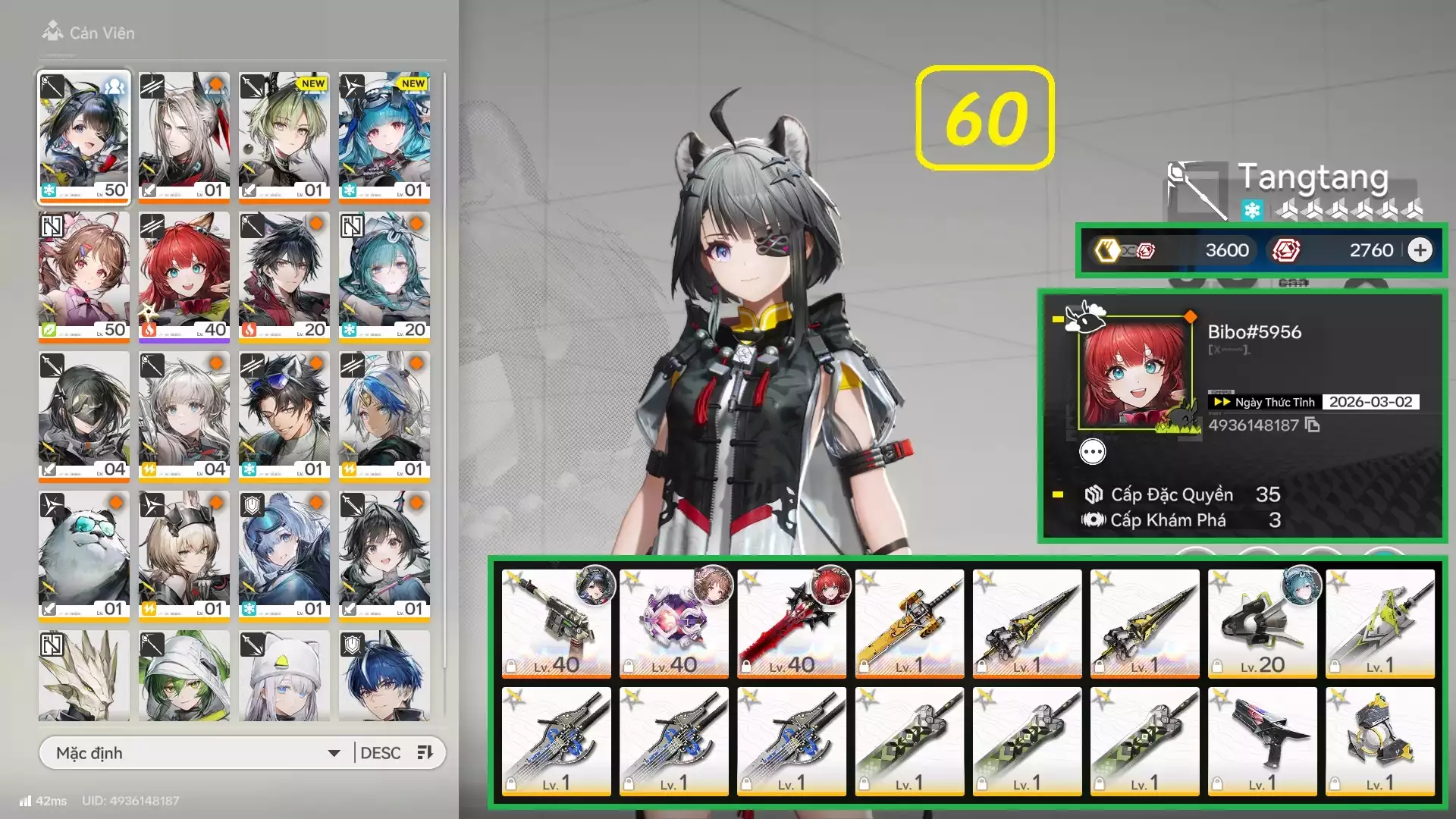This screenshot has height=819, width=1456.
Task: Open the Bibo#5956 profile avatar
Action: point(1134,372)
